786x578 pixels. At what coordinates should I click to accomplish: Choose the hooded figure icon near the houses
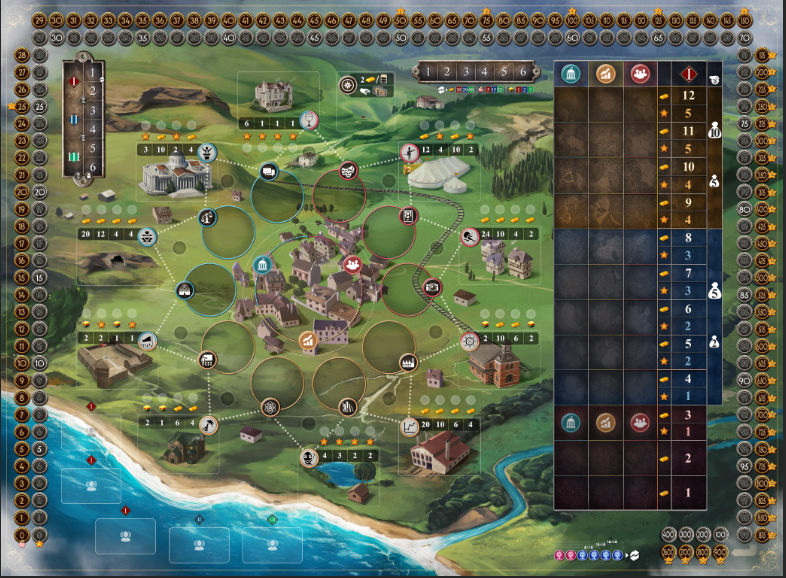pyautogui.click(x=469, y=236)
